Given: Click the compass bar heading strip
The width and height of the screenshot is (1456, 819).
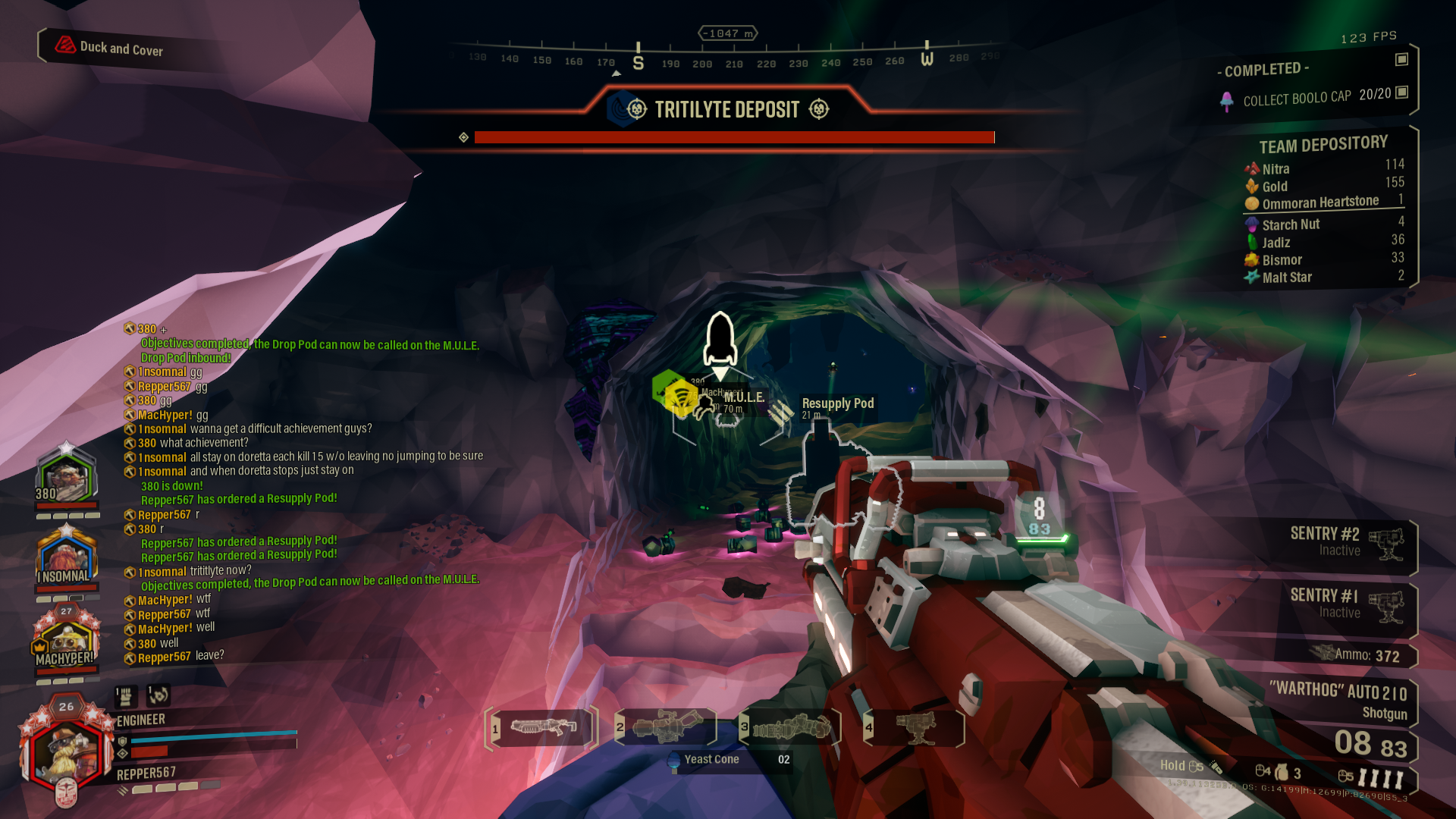Looking at the screenshot, I should click(726, 59).
